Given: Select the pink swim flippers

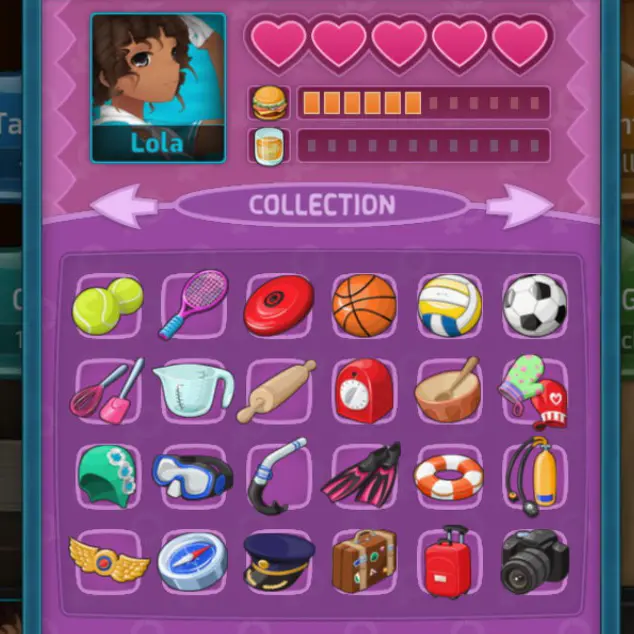Looking at the screenshot, I should 362,476.
